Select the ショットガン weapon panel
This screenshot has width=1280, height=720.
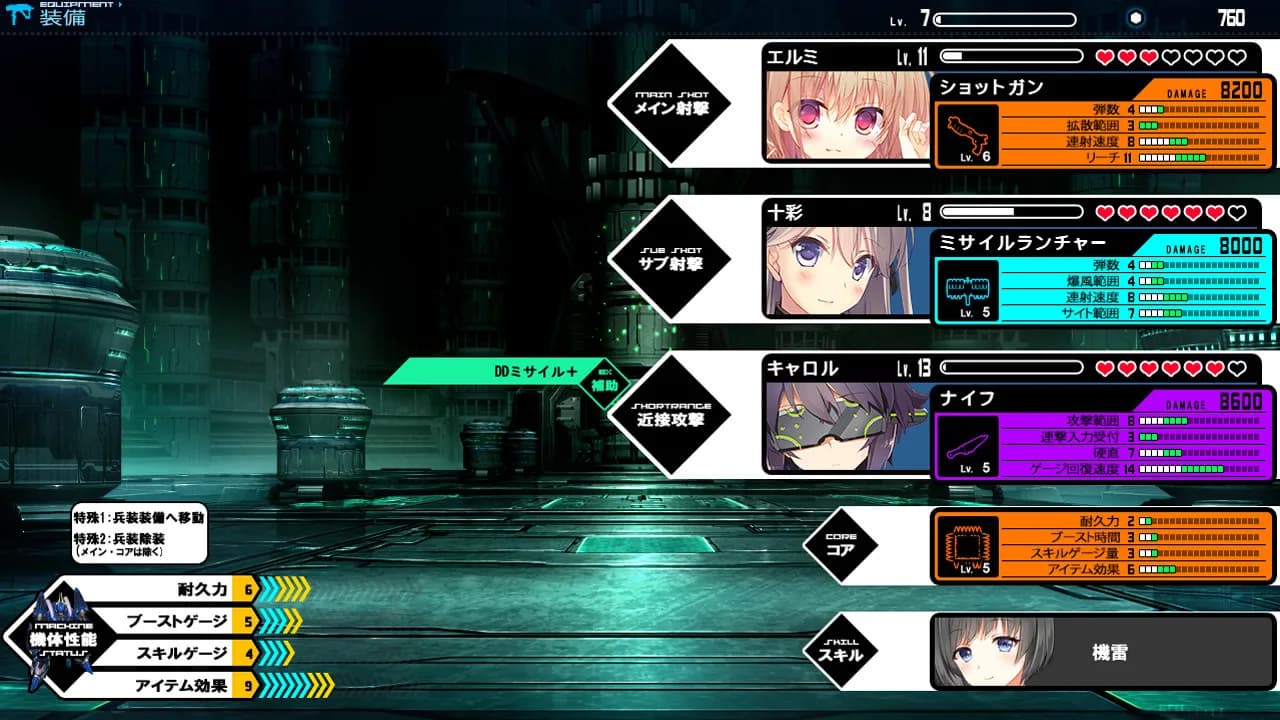click(1103, 124)
